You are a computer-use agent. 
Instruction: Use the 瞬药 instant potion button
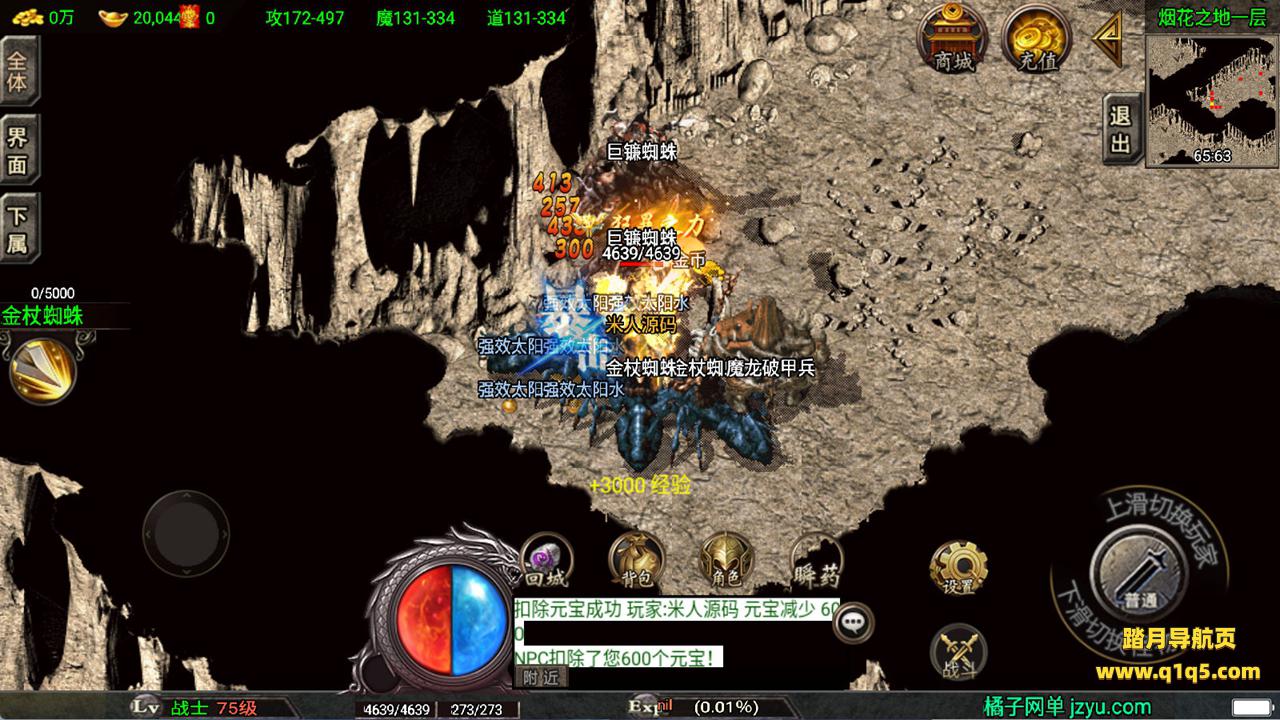pyautogui.click(x=817, y=562)
